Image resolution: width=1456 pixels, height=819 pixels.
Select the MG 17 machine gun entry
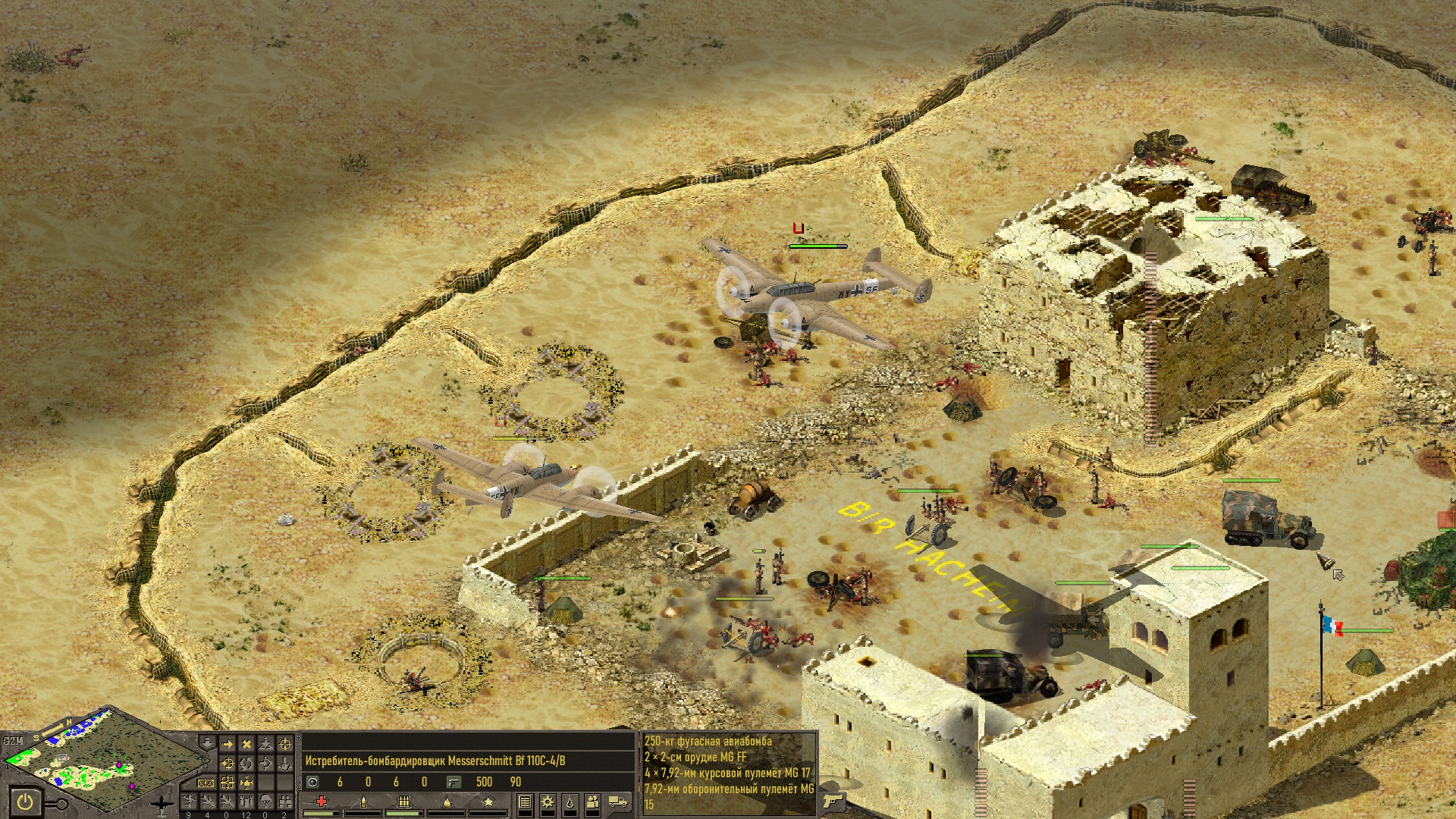click(x=726, y=773)
